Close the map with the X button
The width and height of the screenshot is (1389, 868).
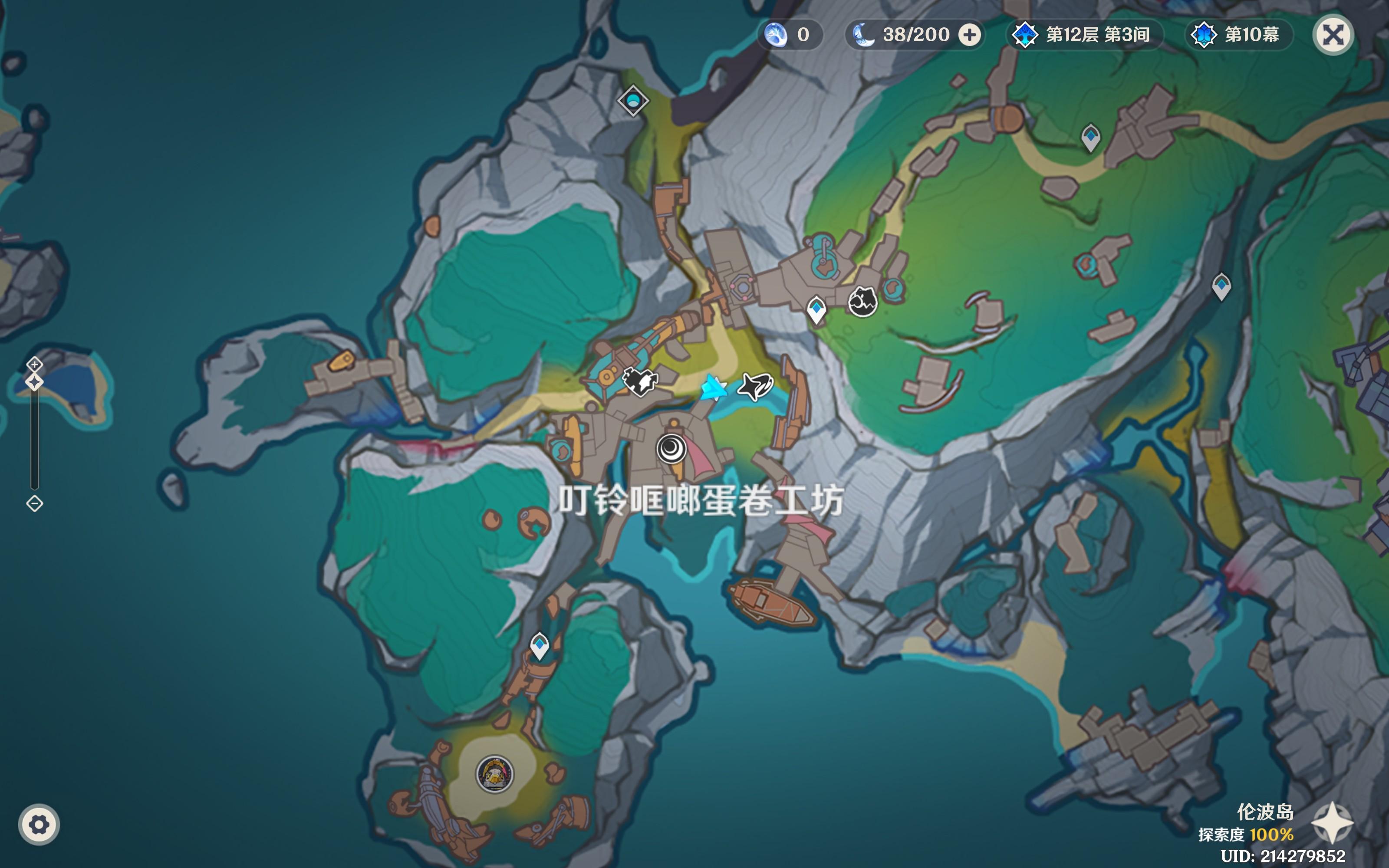1333,35
